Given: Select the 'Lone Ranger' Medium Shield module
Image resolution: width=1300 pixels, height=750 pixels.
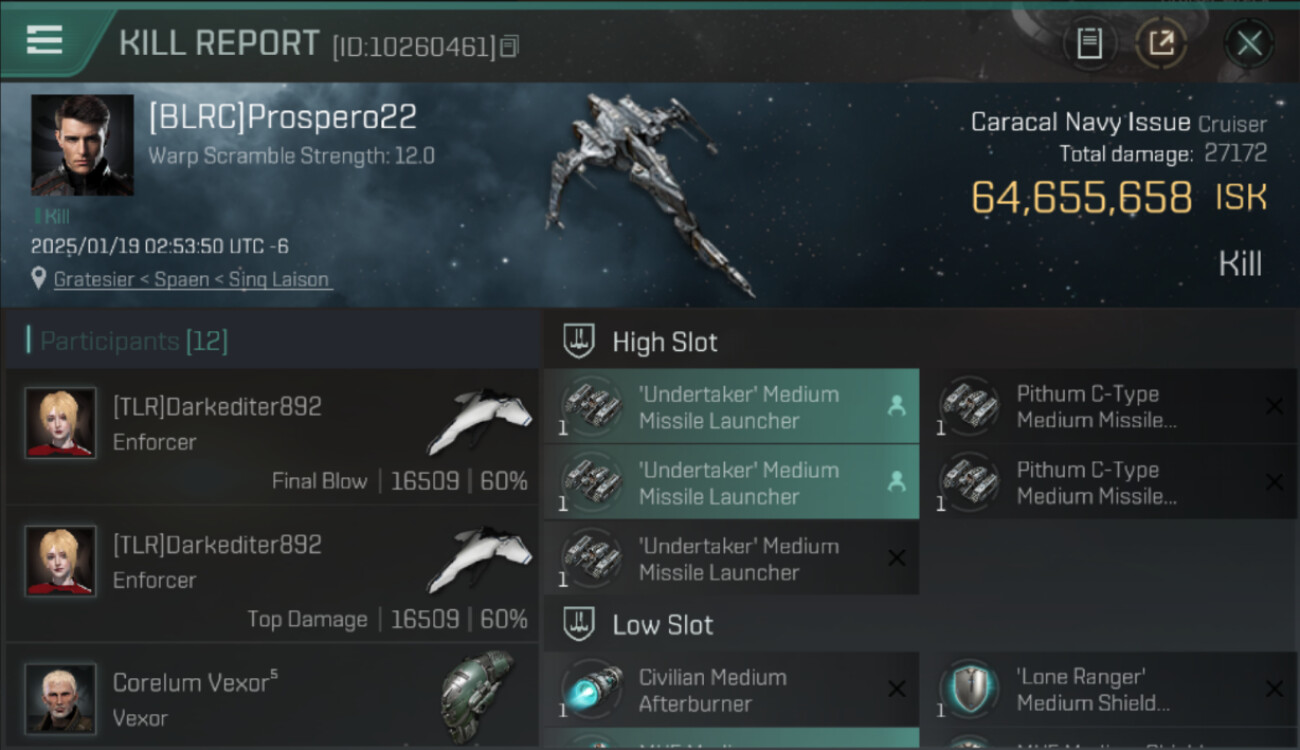Looking at the screenshot, I should 1109,690.
